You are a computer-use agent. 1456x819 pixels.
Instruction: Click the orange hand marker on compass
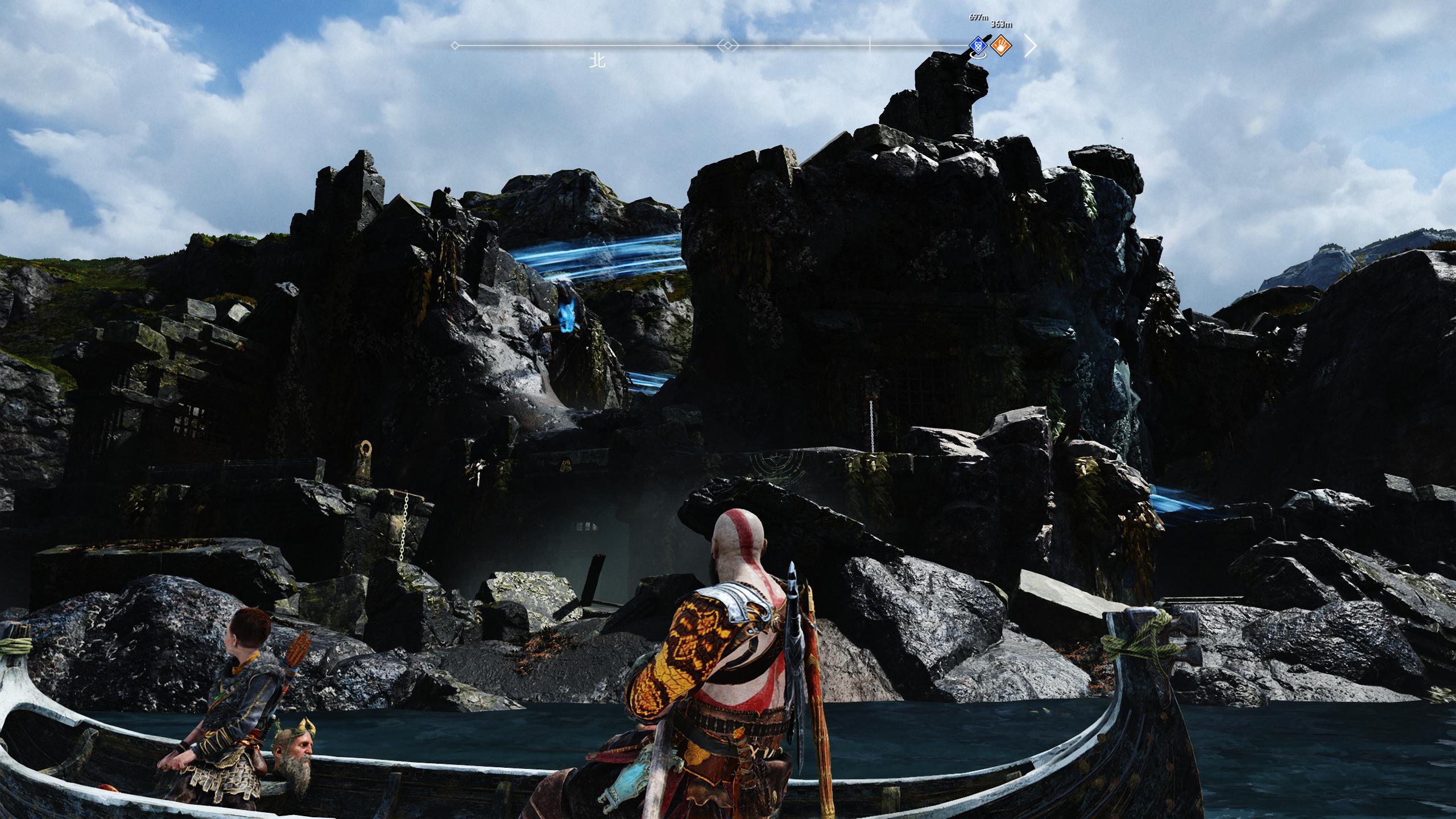pyautogui.click(x=1001, y=45)
